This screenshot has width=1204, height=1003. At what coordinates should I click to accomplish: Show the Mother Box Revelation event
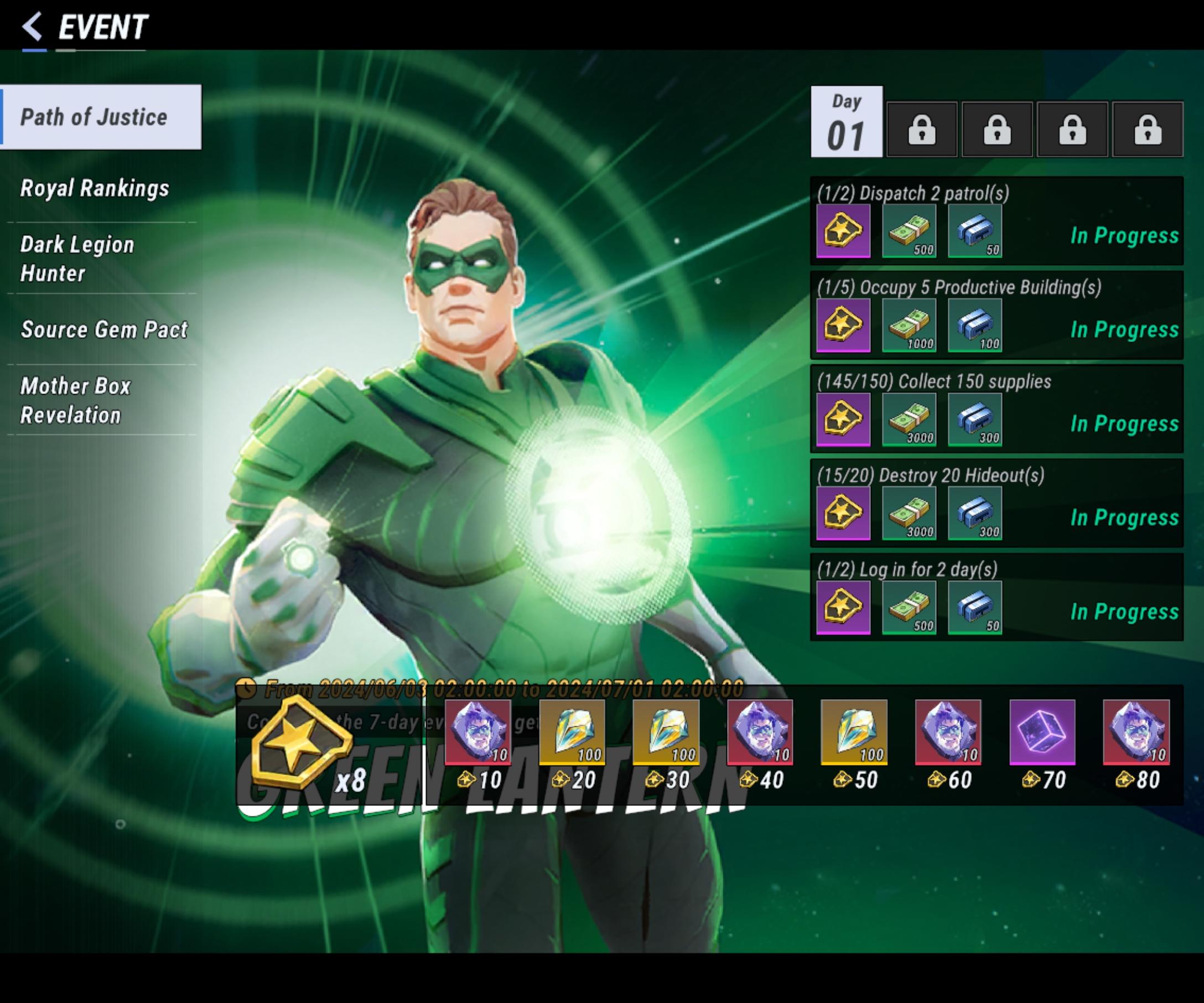[76, 400]
